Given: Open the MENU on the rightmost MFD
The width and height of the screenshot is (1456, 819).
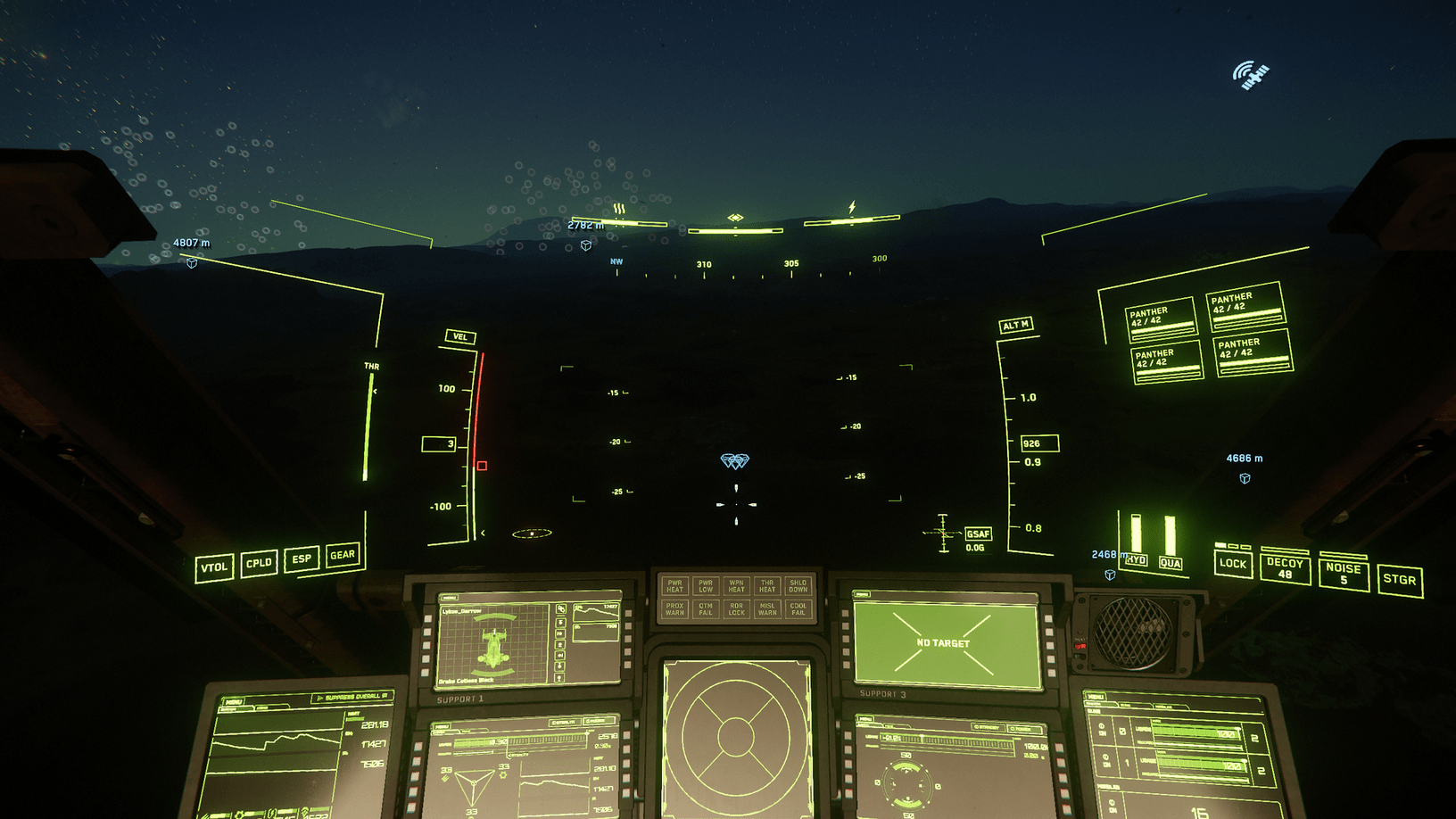Looking at the screenshot, I should pyautogui.click(x=1096, y=697).
